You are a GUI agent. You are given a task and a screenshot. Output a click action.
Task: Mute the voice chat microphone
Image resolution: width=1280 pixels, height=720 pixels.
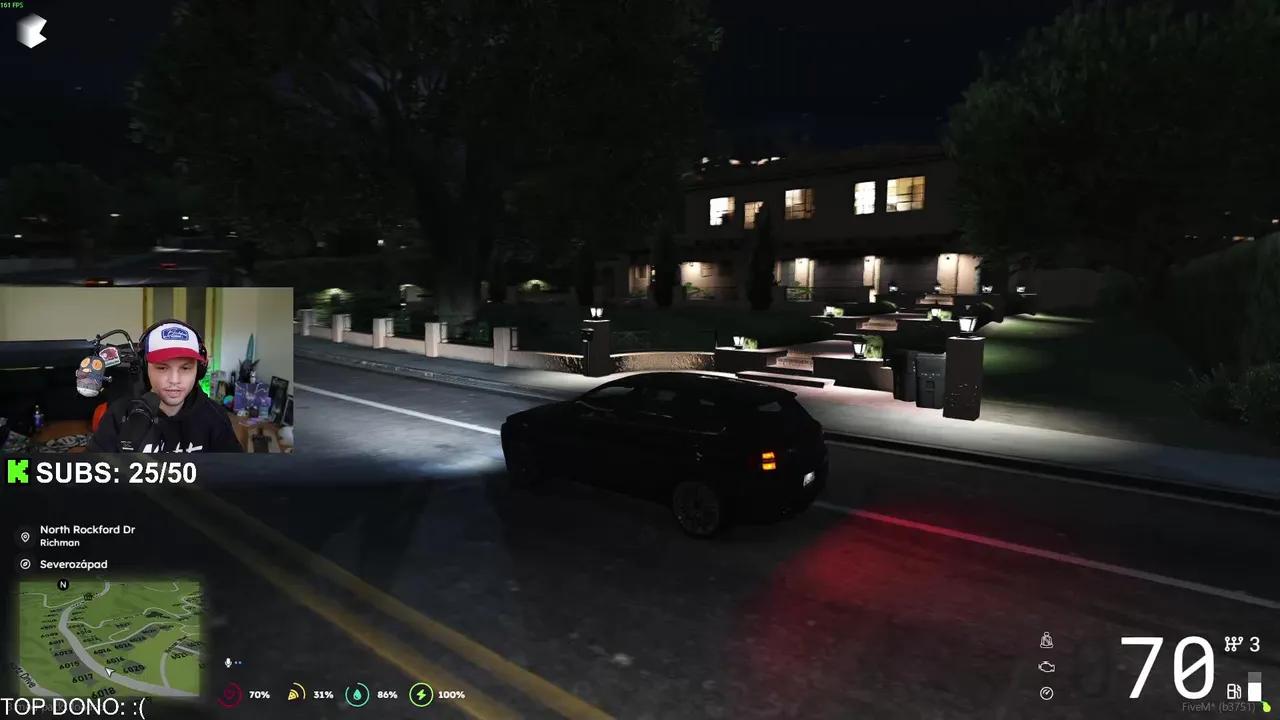point(227,661)
